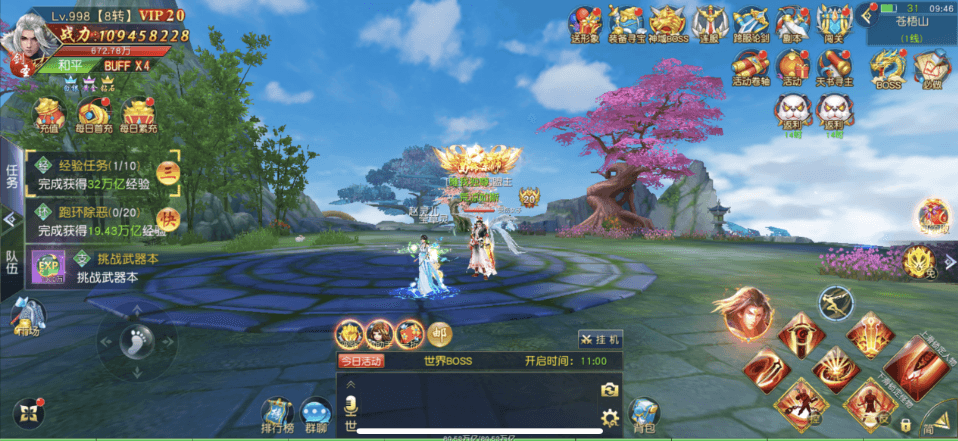The width and height of the screenshot is (958, 441).
Task: Open the 每日累充 daily cumulative recharge
Action: pyautogui.click(x=138, y=114)
